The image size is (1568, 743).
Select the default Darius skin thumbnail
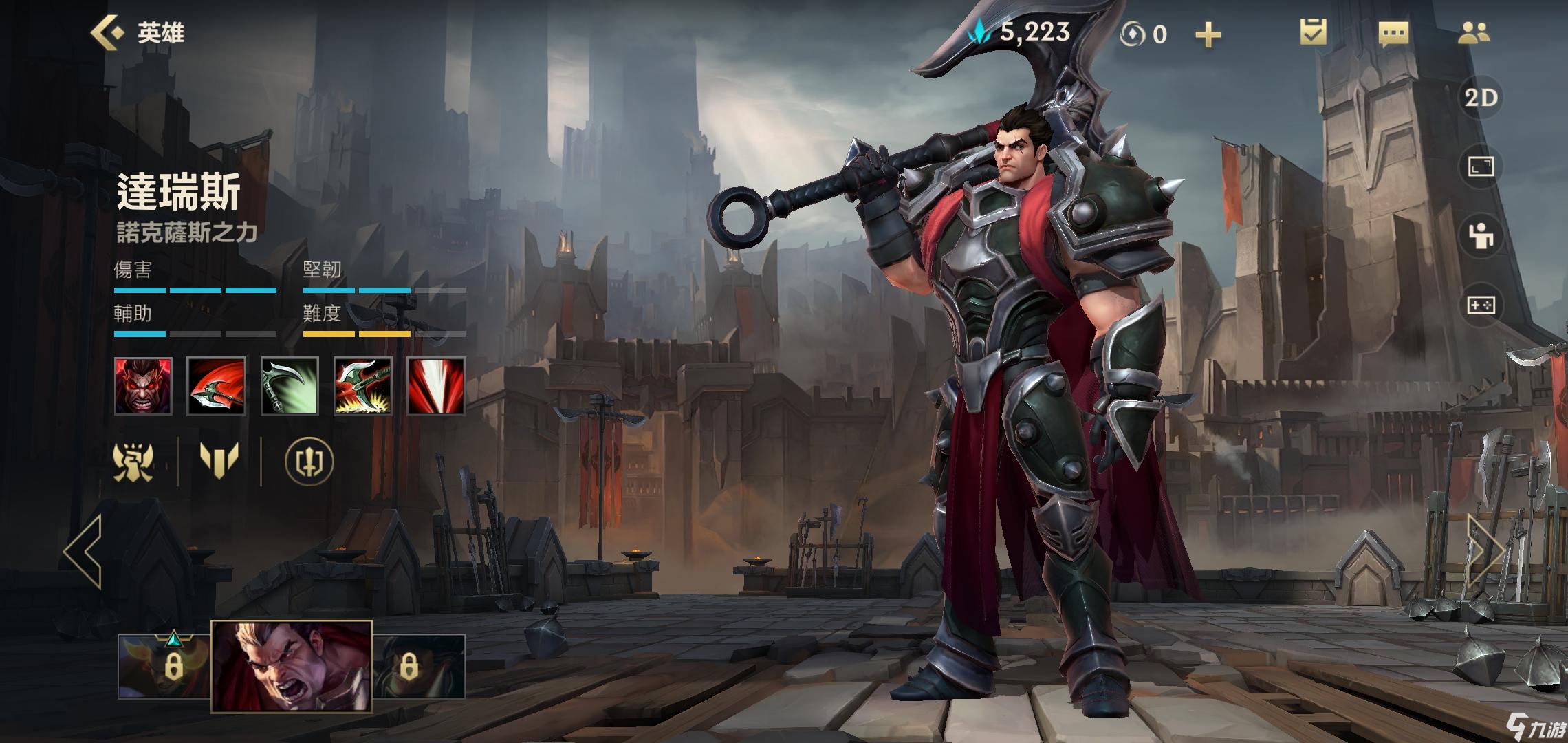(x=291, y=665)
